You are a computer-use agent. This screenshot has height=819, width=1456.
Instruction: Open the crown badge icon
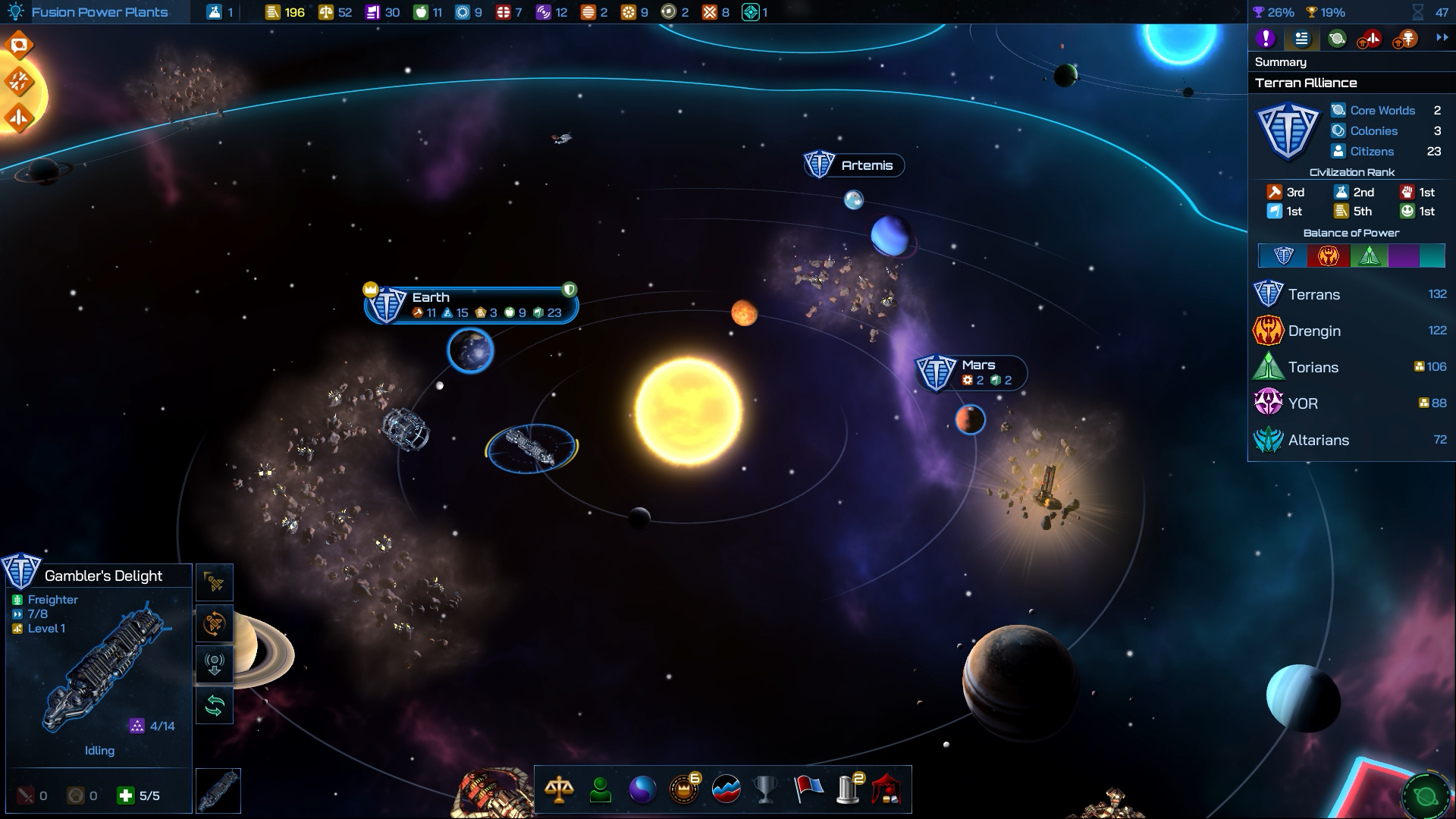(684, 789)
